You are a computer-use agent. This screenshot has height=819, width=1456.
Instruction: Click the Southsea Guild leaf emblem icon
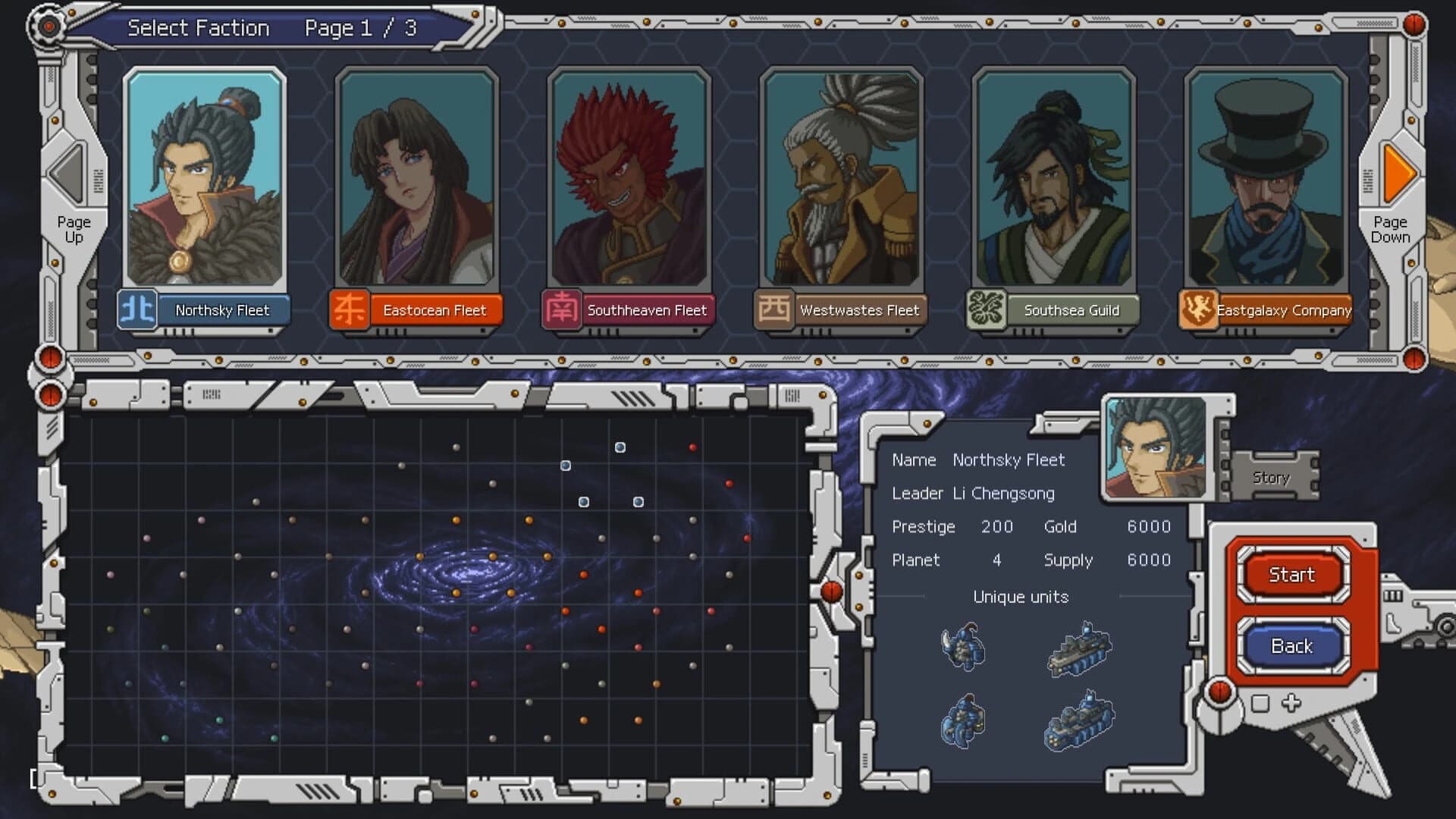point(986,309)
